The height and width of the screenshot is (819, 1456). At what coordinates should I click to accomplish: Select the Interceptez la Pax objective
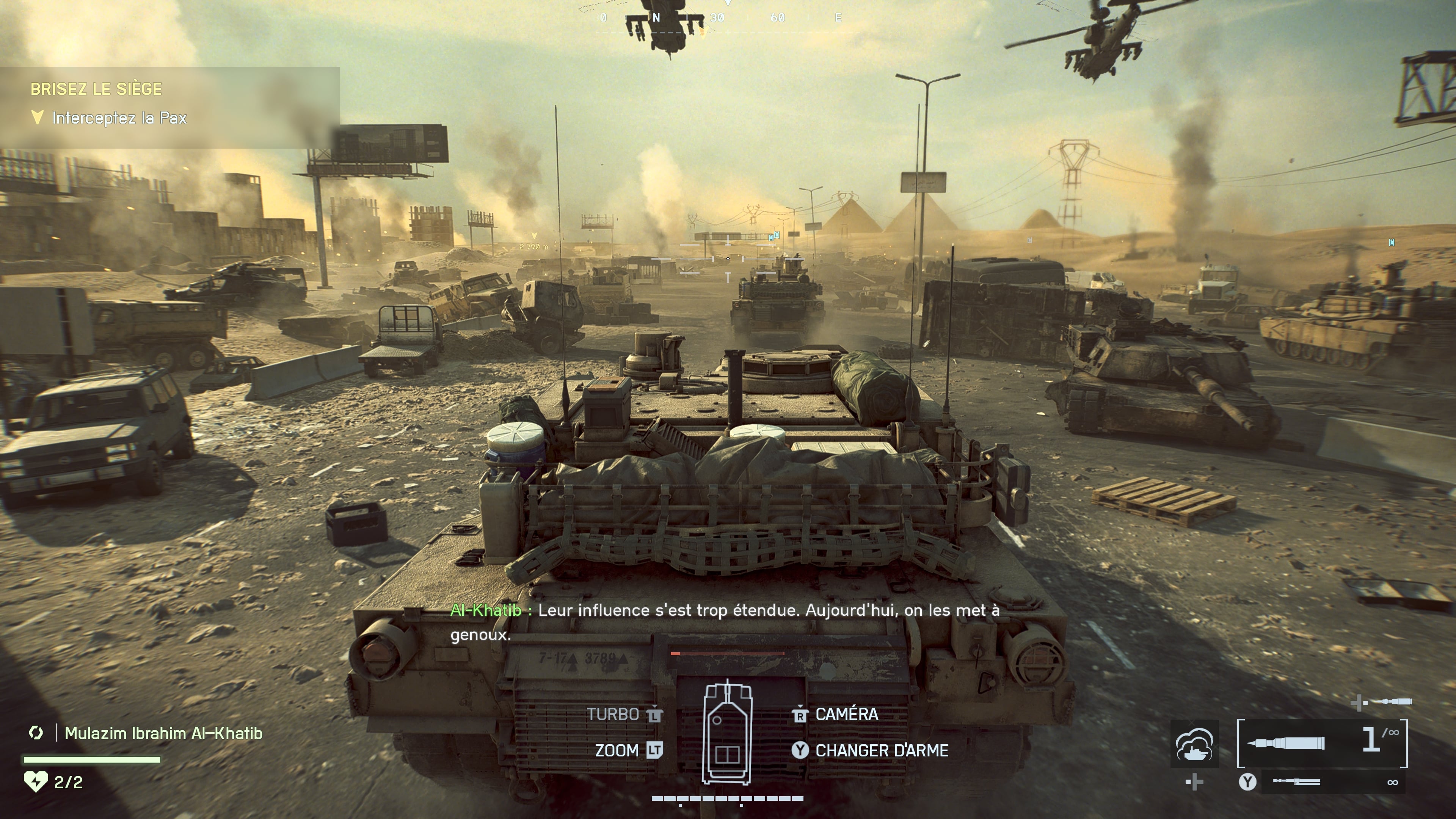click(119, 118)
